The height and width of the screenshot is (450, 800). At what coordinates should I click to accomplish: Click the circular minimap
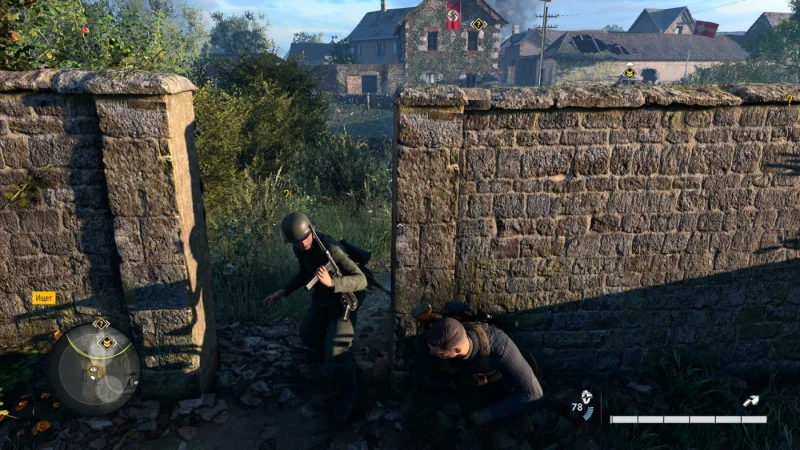[94, 369]
